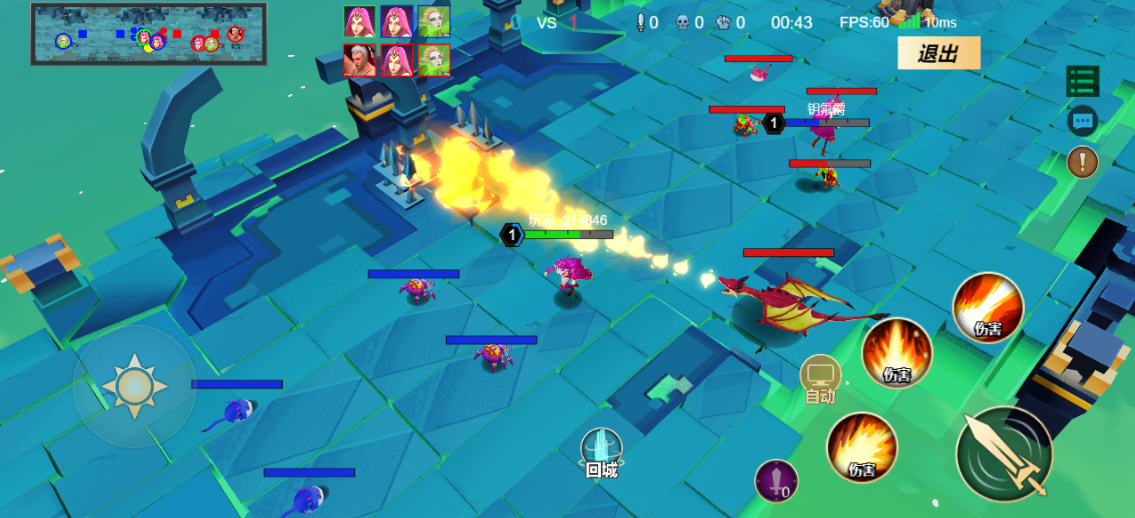Open the green list menu icon
The width and height of the screenshot is (1135, 518).
pyautogui.click(x=1083, y=82)
